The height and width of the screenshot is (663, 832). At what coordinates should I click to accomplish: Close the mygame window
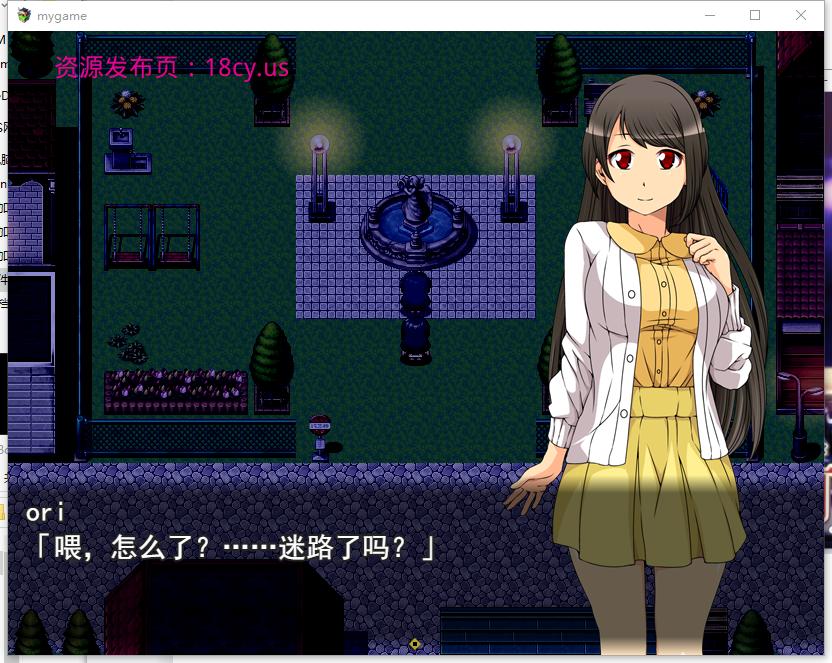click(801, 15)
